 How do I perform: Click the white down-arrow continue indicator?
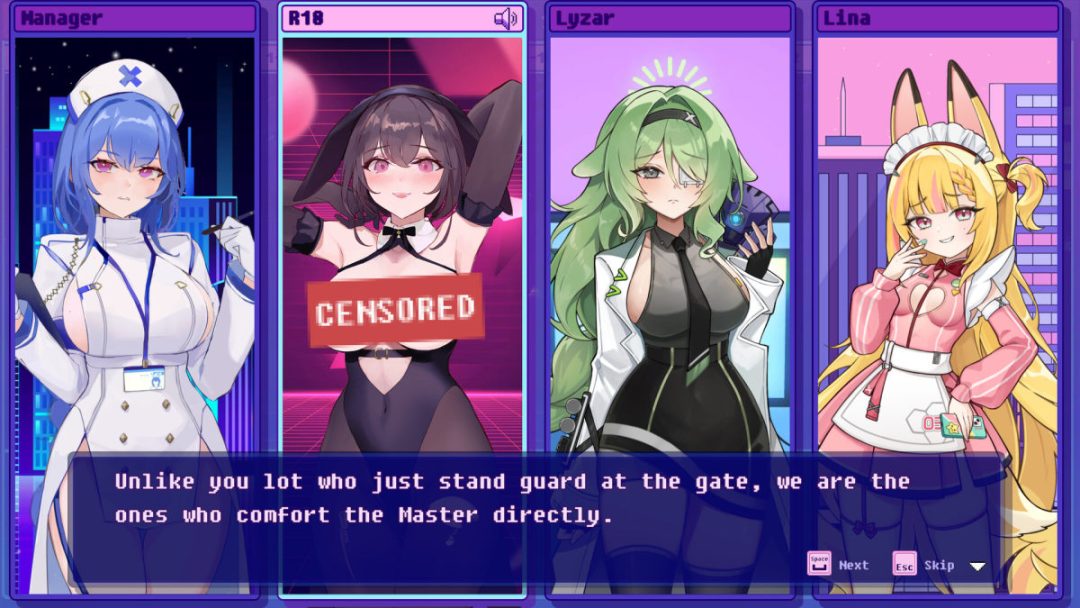(978, 566)
